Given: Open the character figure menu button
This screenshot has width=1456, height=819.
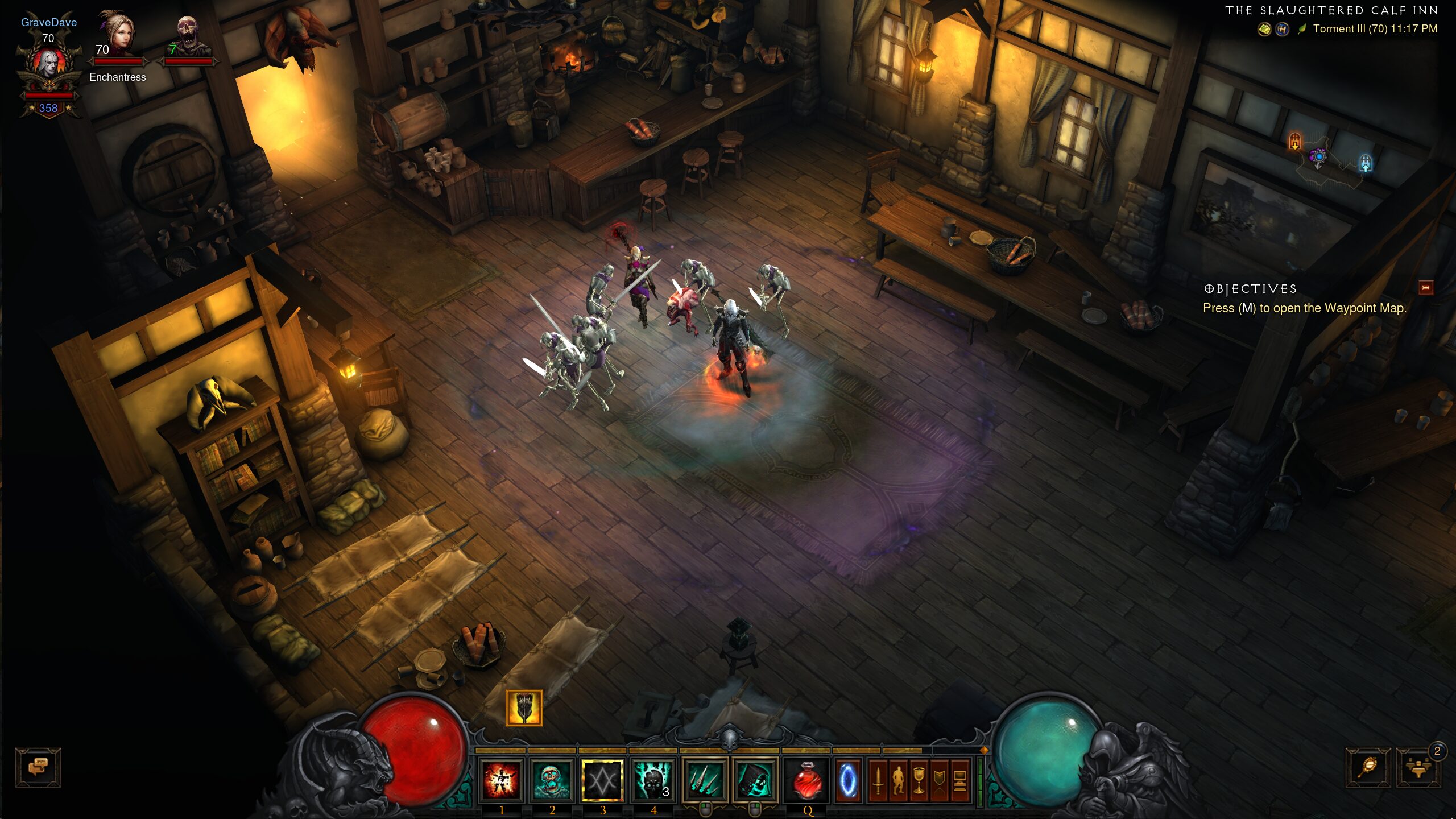Looking at the screenshot, I should click(x=898, y=780).
